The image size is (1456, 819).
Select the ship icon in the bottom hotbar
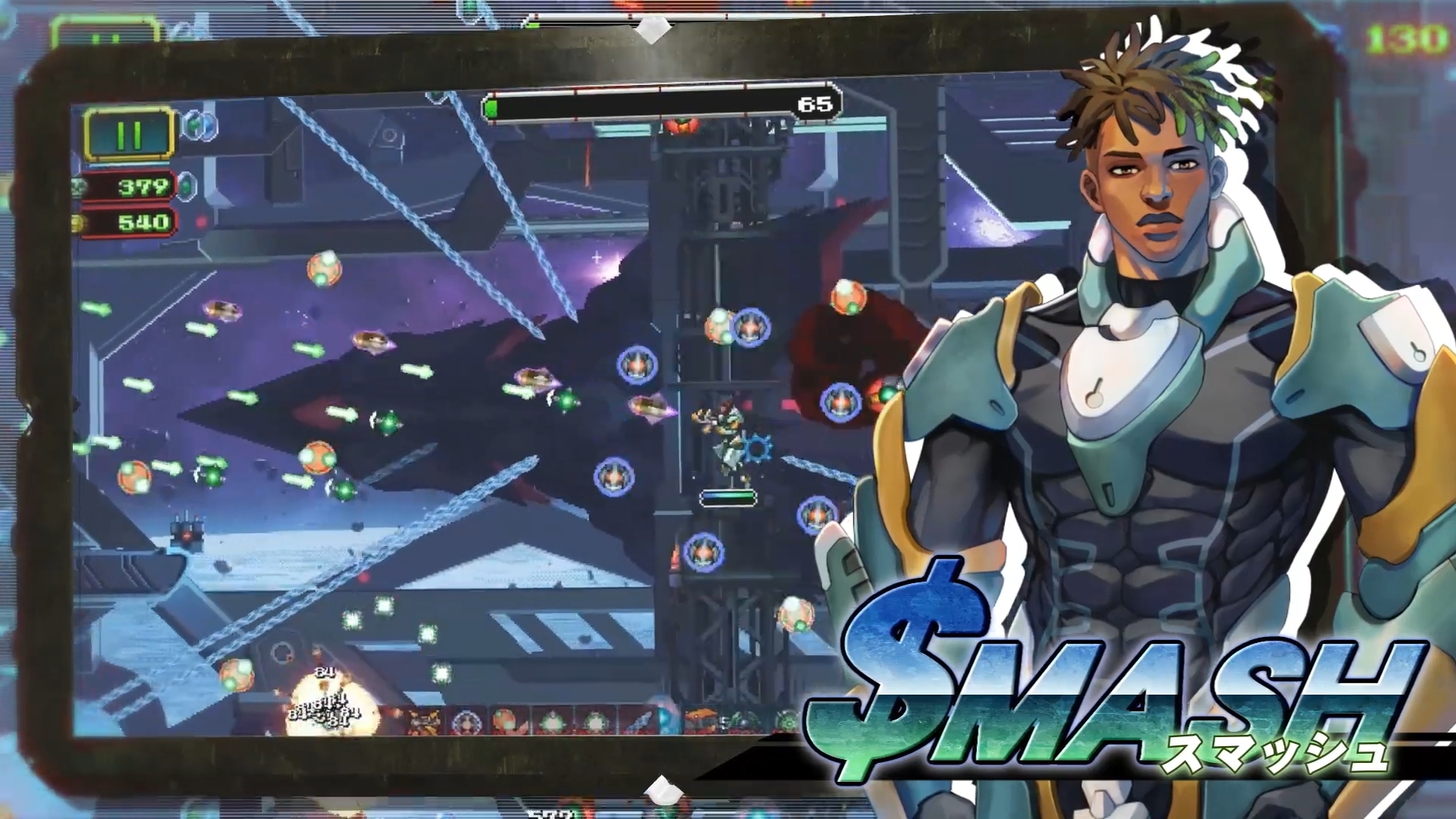pyautogui.click(x=424, y=720)
